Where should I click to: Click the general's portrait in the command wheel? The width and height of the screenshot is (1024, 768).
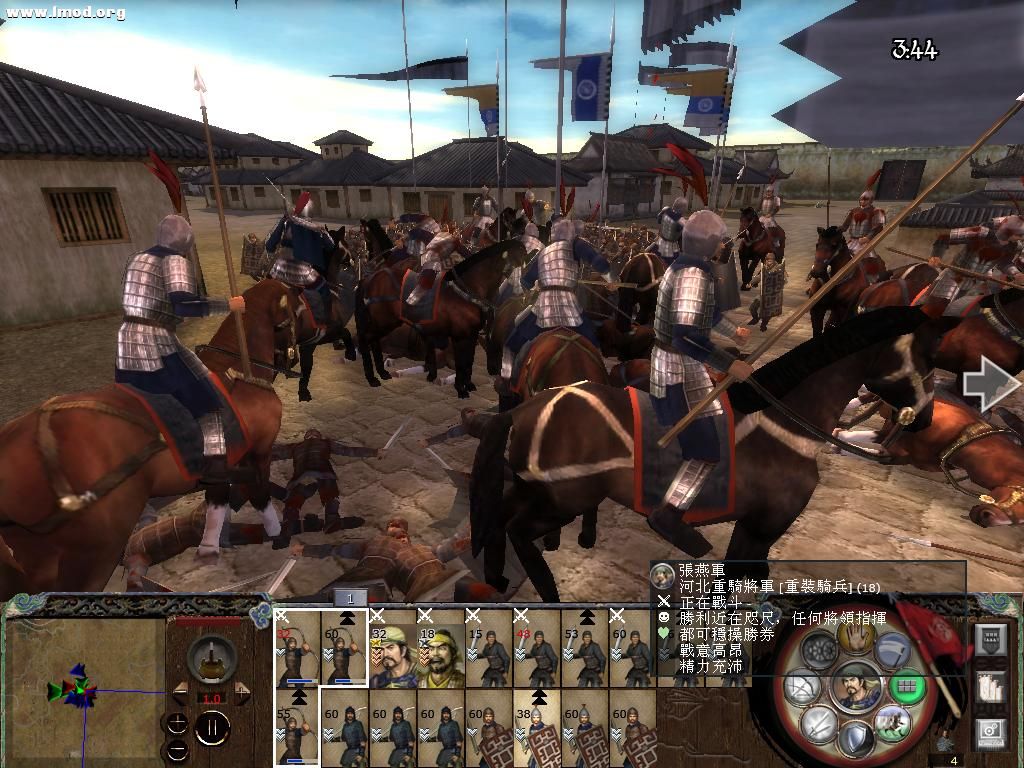click(855, 687)
